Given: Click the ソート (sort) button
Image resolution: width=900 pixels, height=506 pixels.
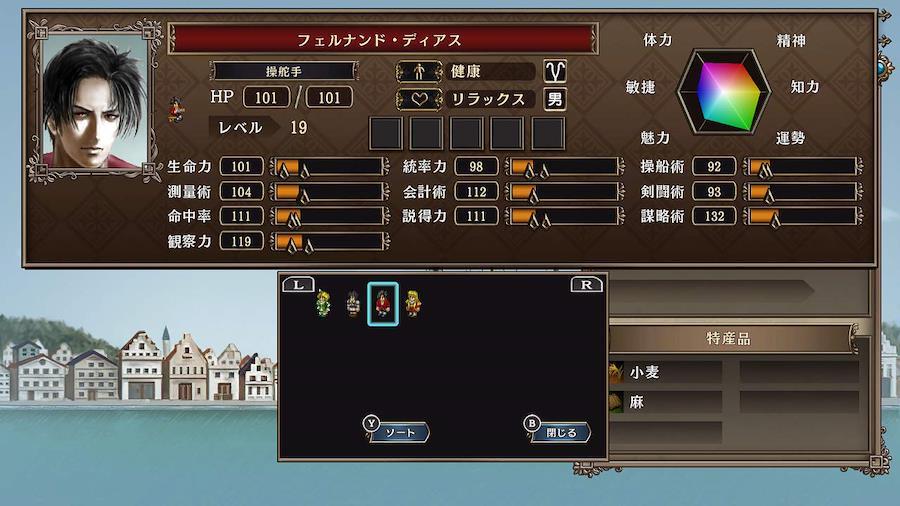Looking at the screenshot, I should (398, 432).
